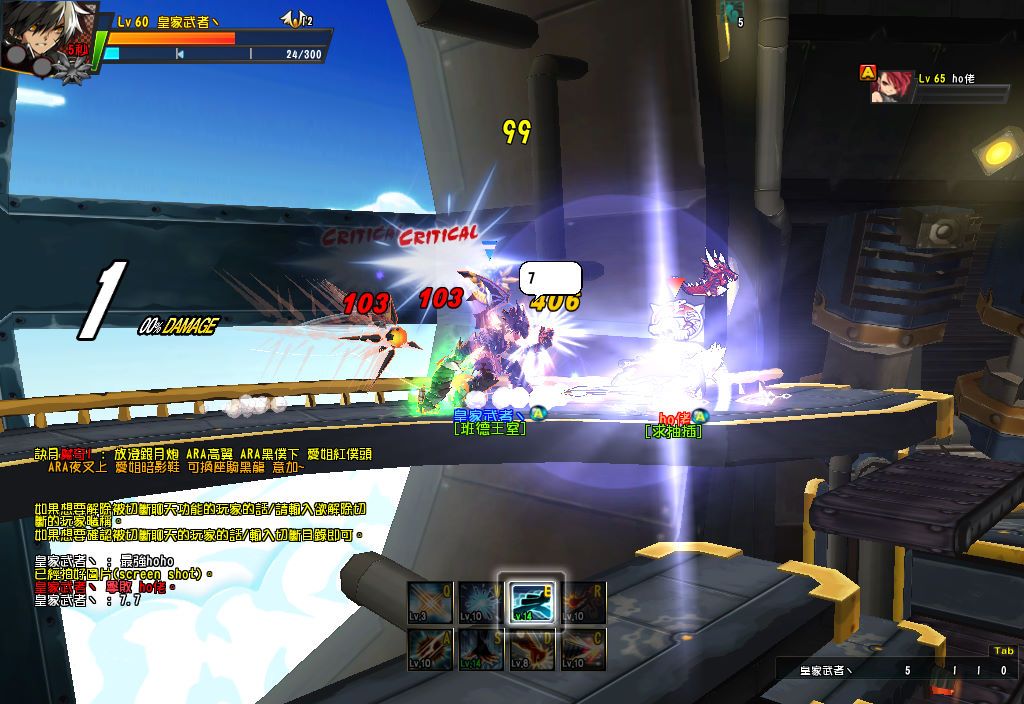1024x704 pixels.
Task: Activate the Q skill with crossed slashes
Action: tap(430, 603)
